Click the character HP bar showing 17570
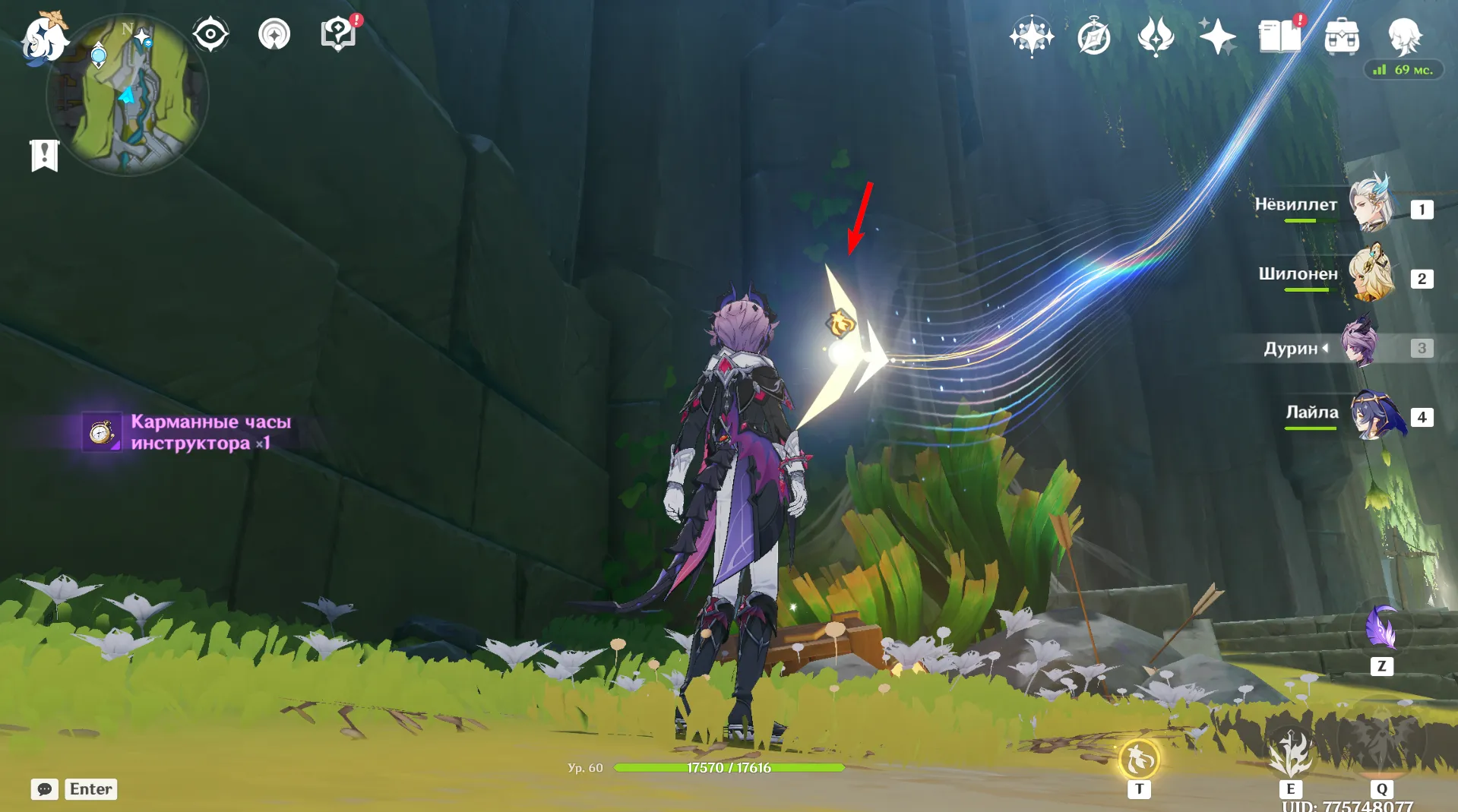The image size is (1458, 812). point(729,767)
